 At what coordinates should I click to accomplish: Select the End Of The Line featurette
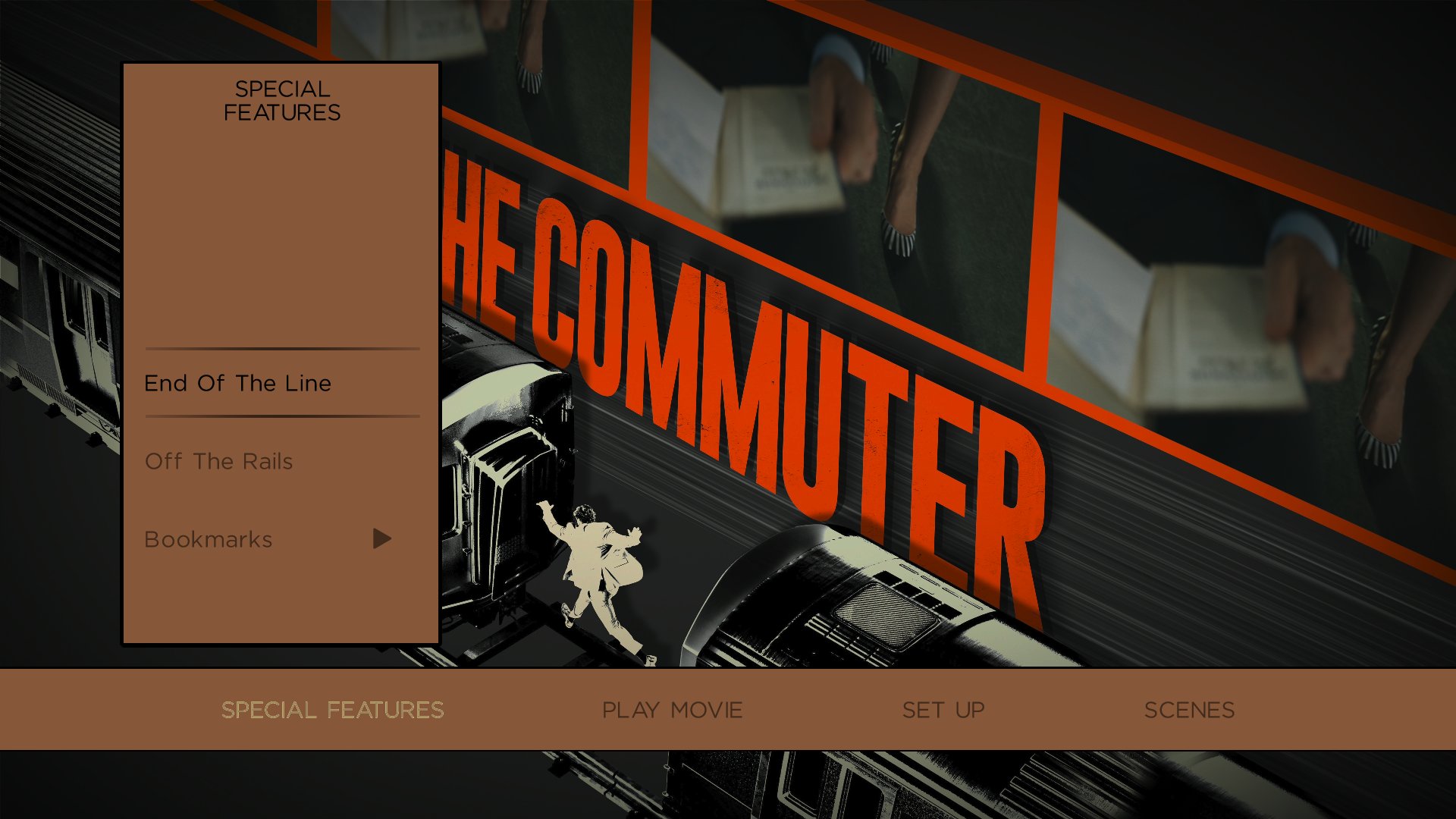tap(237, 383)
